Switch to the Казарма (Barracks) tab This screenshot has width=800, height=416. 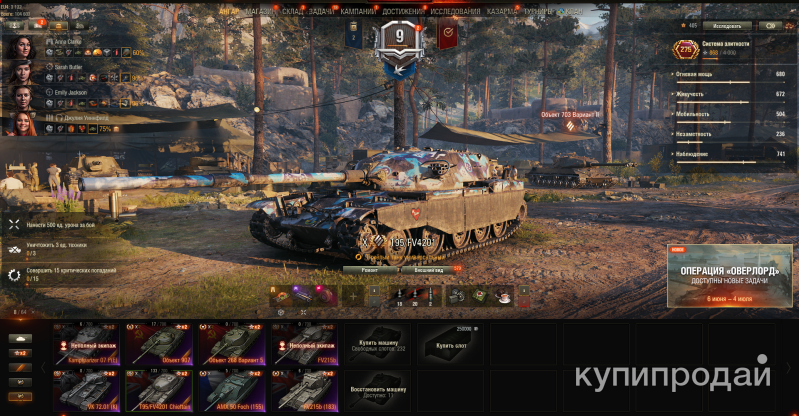[504, 12]
